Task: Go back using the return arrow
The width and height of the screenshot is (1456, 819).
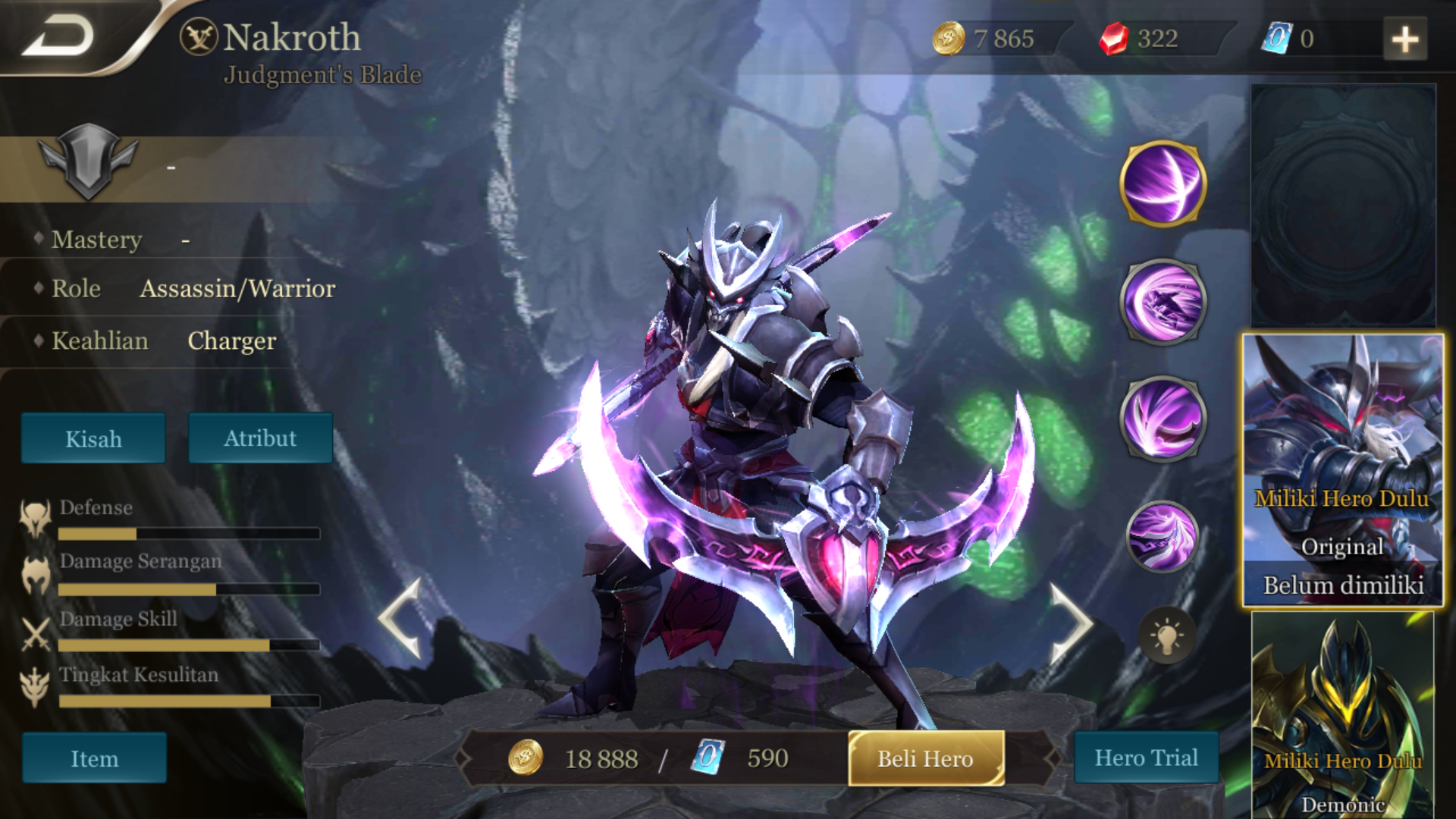Action: pyautogui.click(x=59, y=36)
